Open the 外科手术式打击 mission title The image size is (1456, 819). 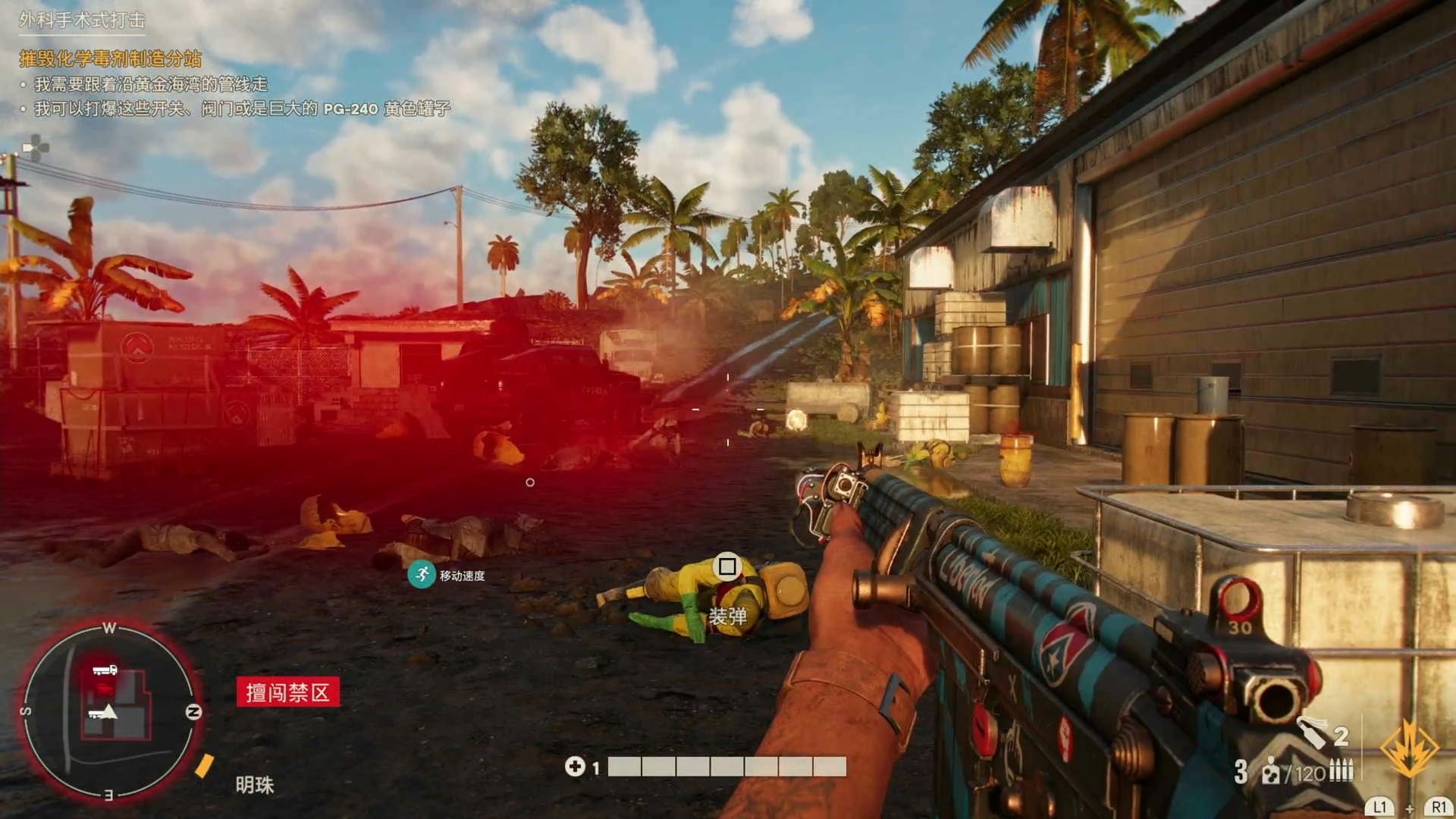click(x=82, y=20)
